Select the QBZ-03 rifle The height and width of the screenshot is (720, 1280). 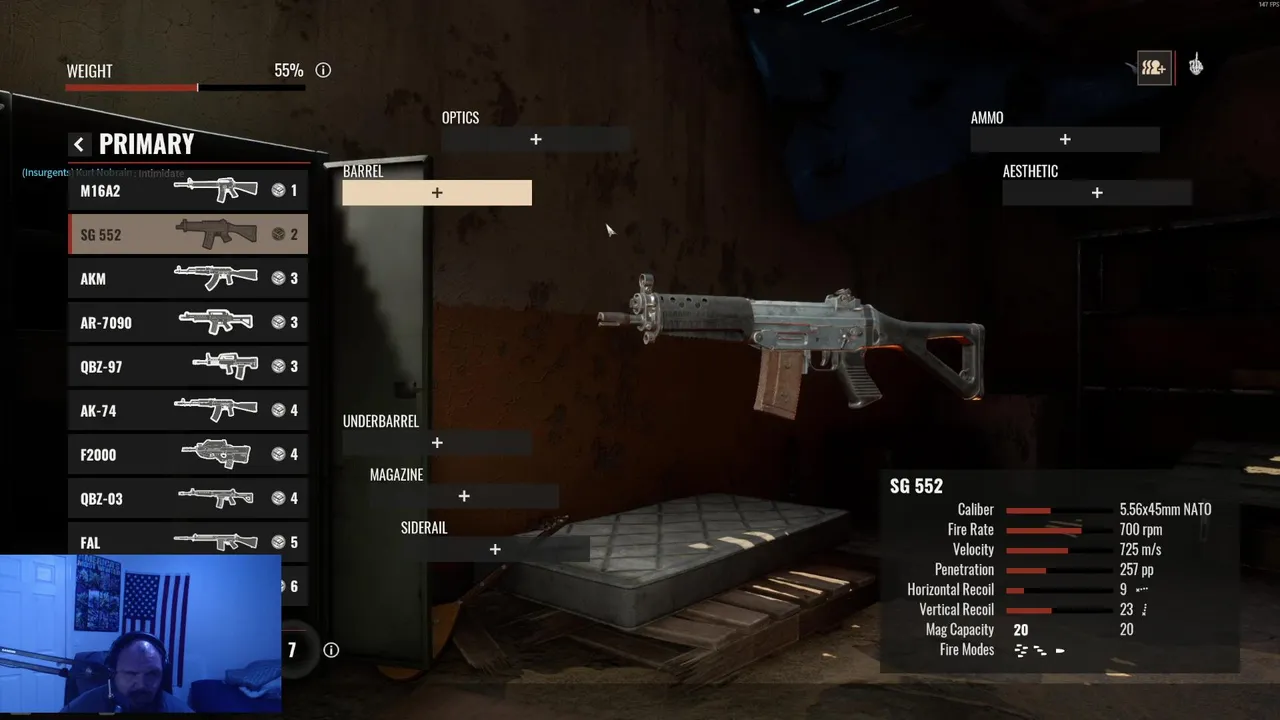[x=188, y=498]
